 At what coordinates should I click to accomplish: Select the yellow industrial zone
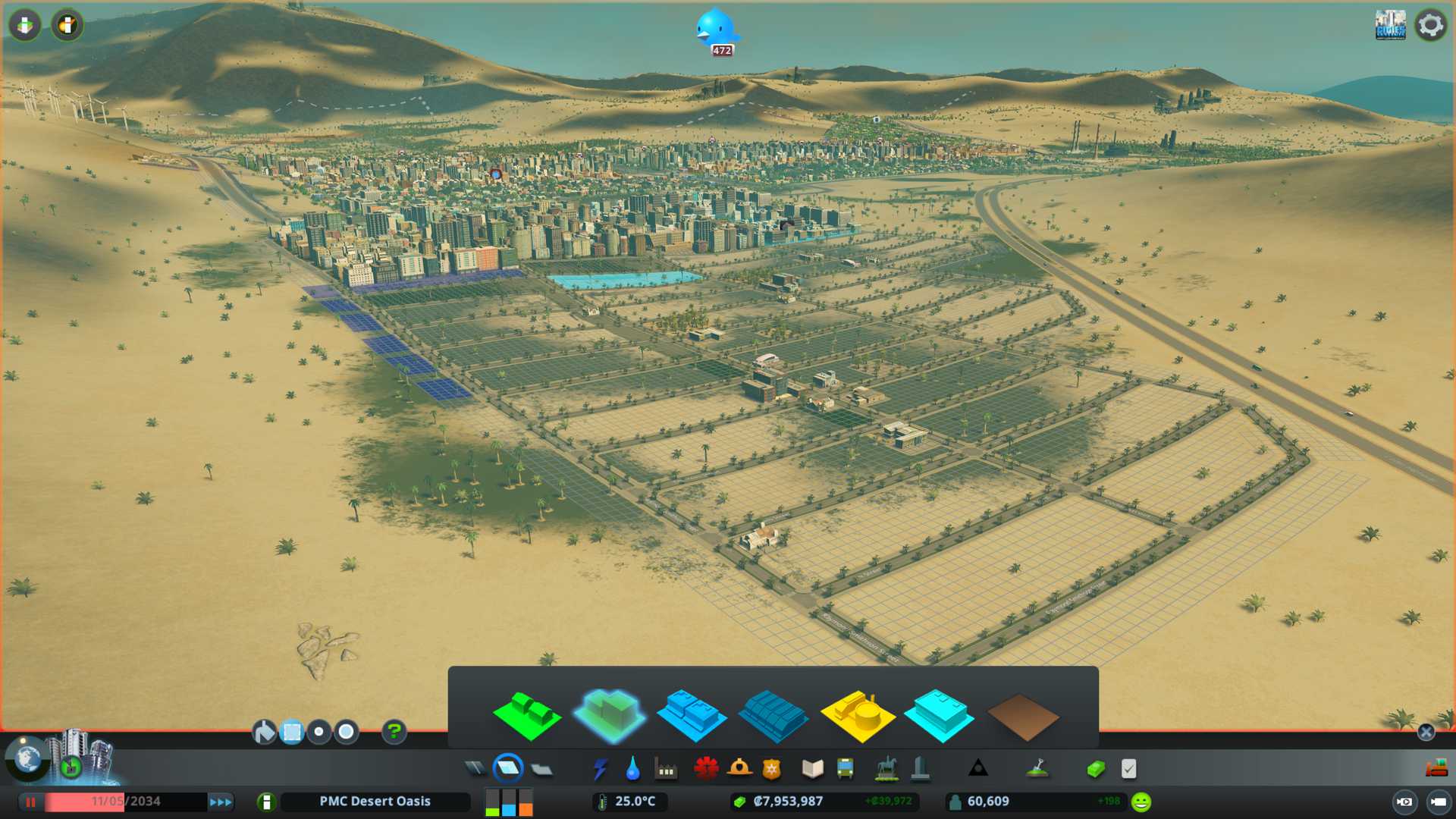click(x=857, y=715)
